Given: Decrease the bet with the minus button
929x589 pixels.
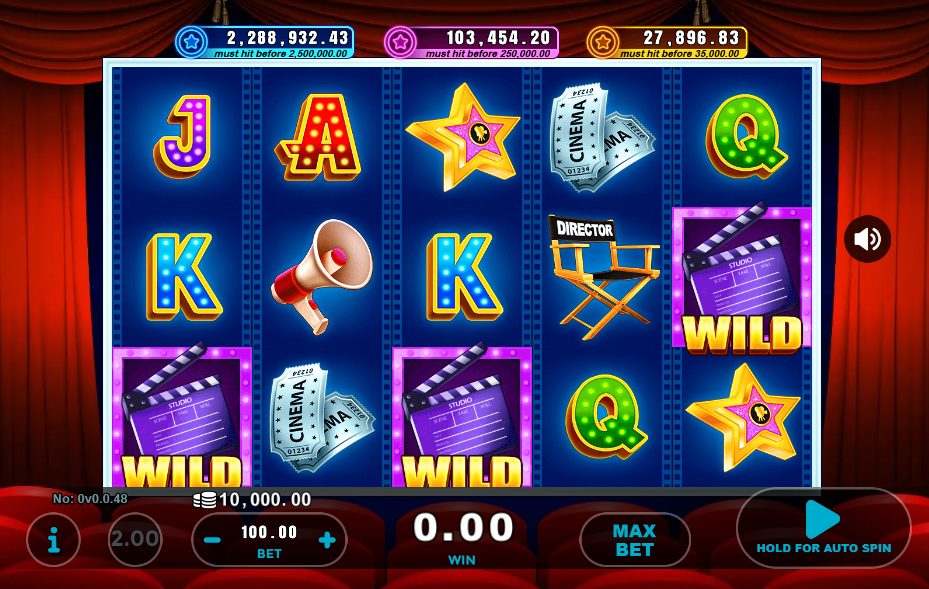Looking at the screenshot, I should [212, 541].
